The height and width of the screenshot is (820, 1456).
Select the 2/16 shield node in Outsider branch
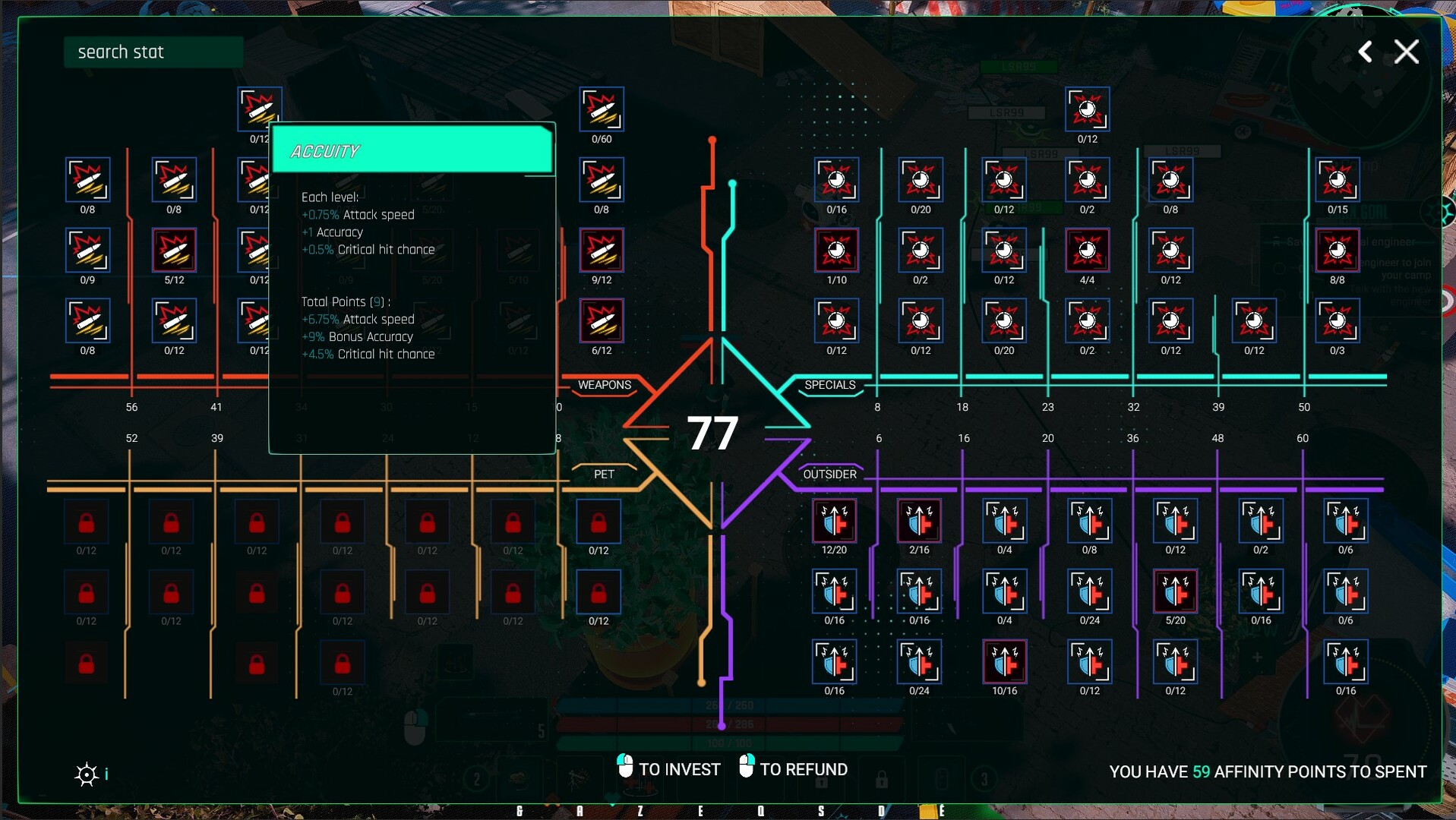919,522
